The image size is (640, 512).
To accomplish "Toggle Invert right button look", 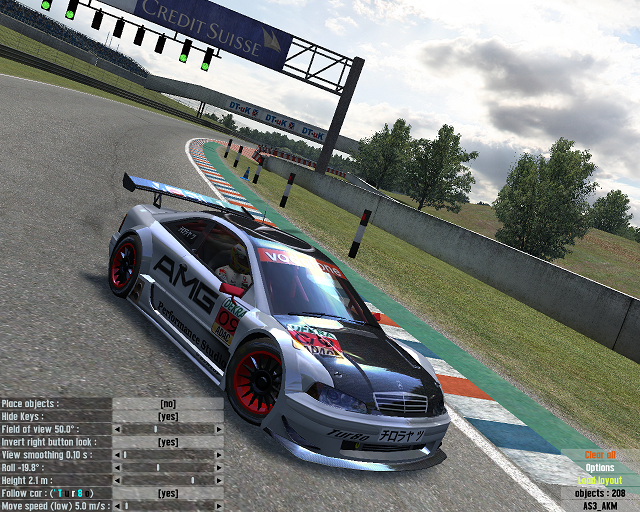I will pos(168,442).
